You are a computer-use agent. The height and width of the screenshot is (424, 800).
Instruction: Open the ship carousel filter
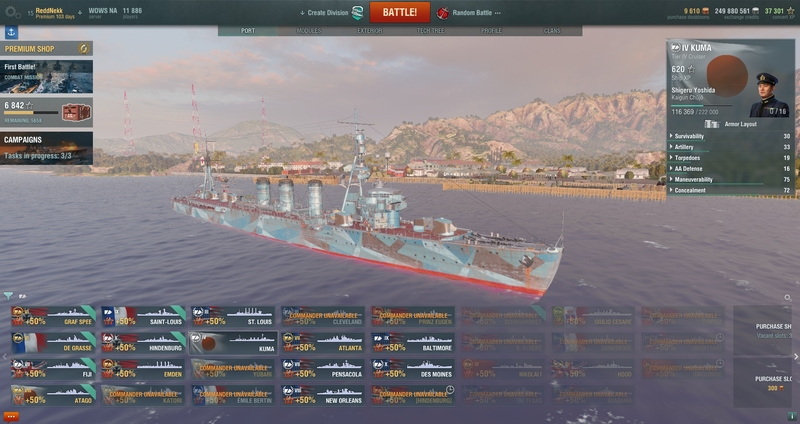coord(8,296)
